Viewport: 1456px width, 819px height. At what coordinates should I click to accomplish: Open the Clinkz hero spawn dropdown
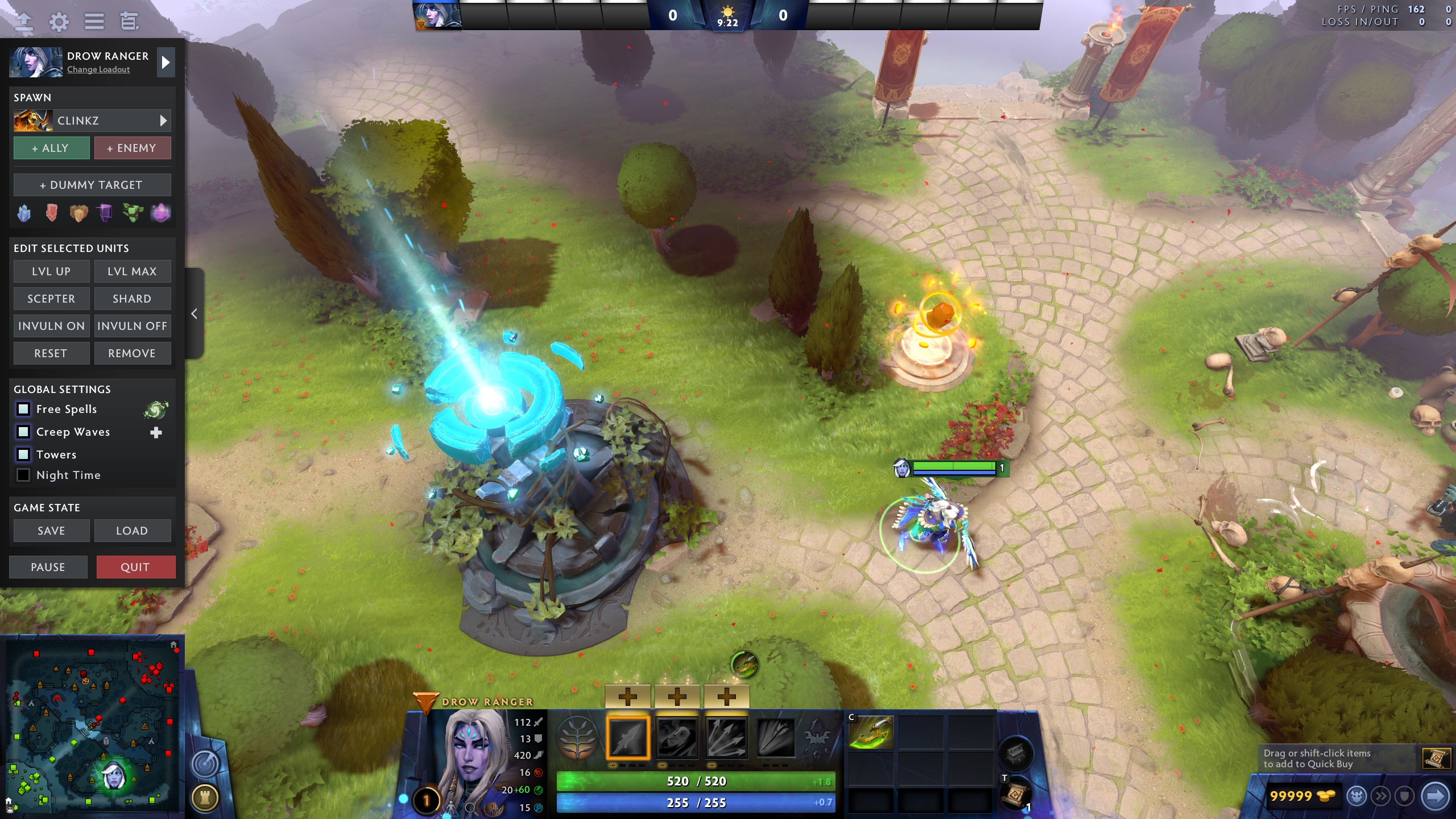[x=163, y=121]
